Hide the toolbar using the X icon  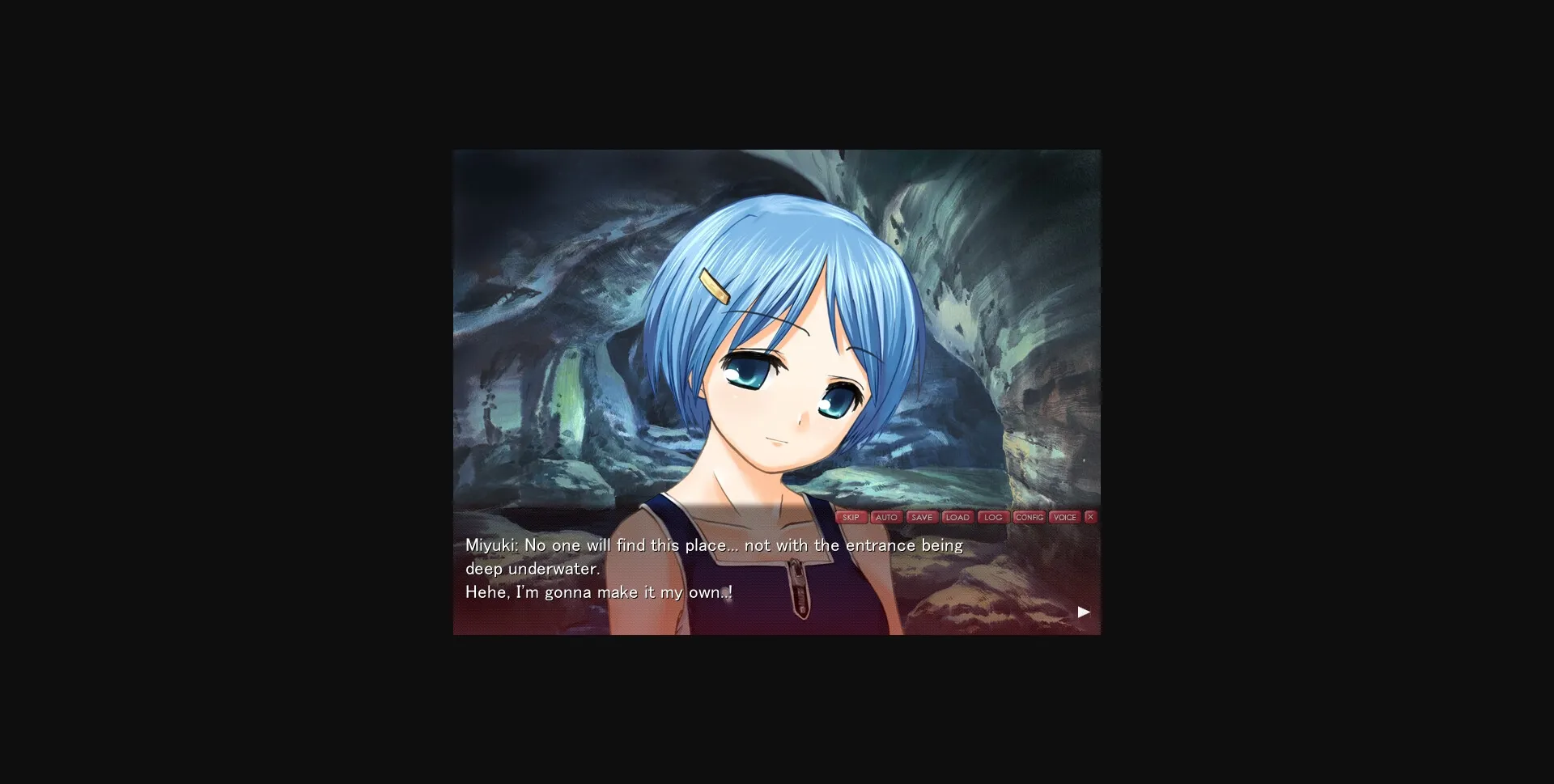point(1089,517)
